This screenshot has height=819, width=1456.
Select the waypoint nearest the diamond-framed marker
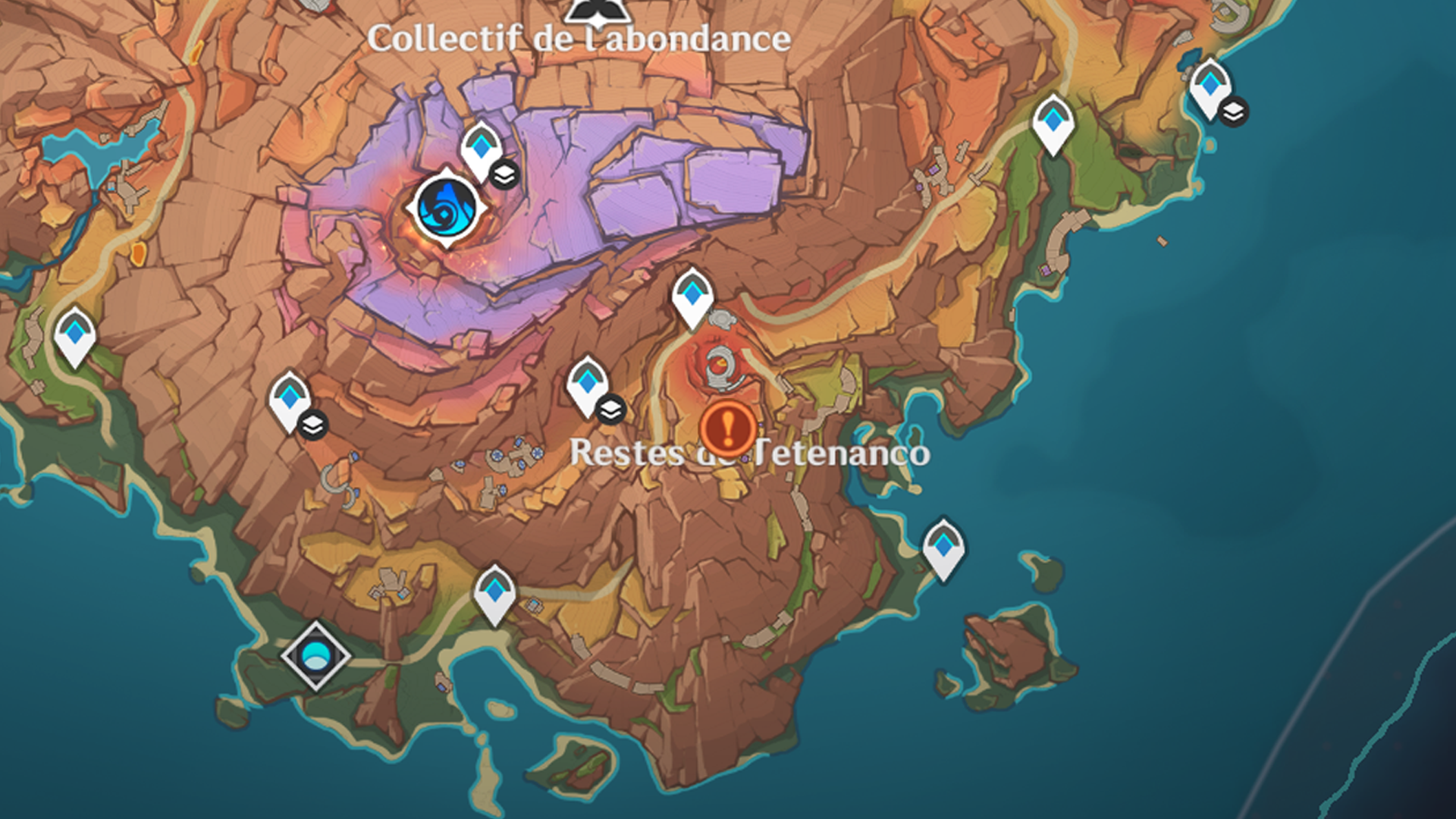click(495, 591)
